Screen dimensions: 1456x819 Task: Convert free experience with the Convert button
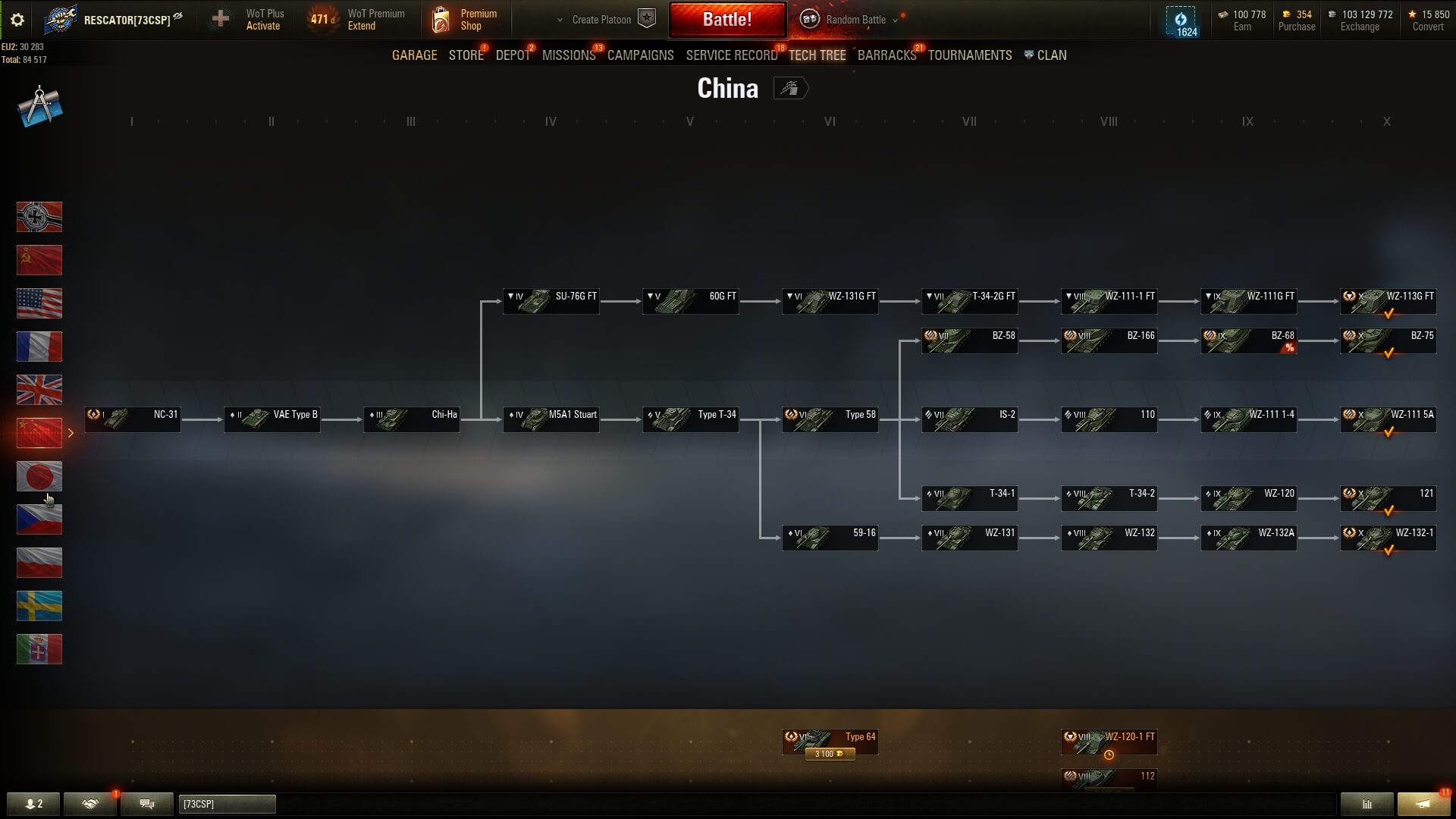1427,27
